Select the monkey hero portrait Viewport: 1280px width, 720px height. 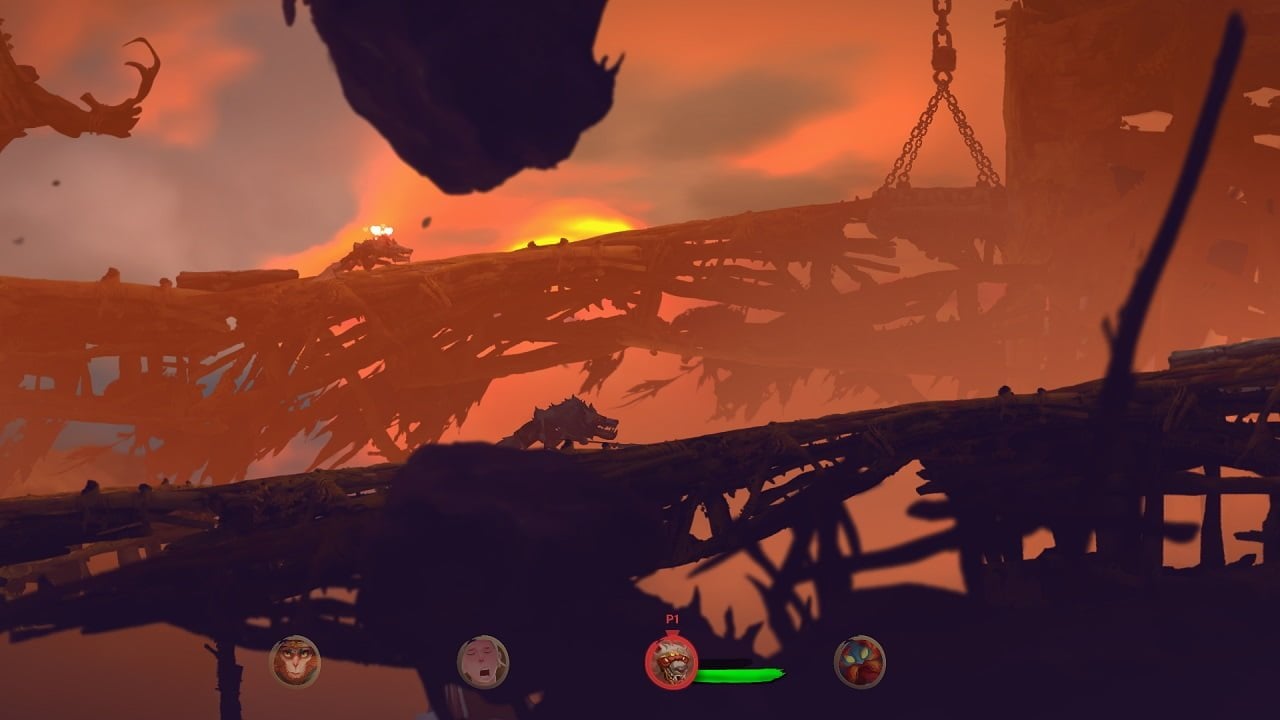295,661
